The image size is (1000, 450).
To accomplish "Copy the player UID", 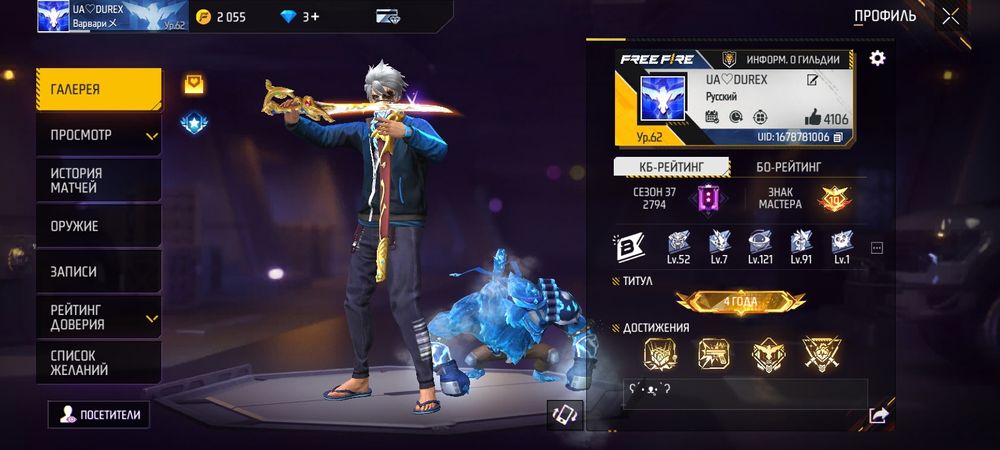I will tap(838, 136).
